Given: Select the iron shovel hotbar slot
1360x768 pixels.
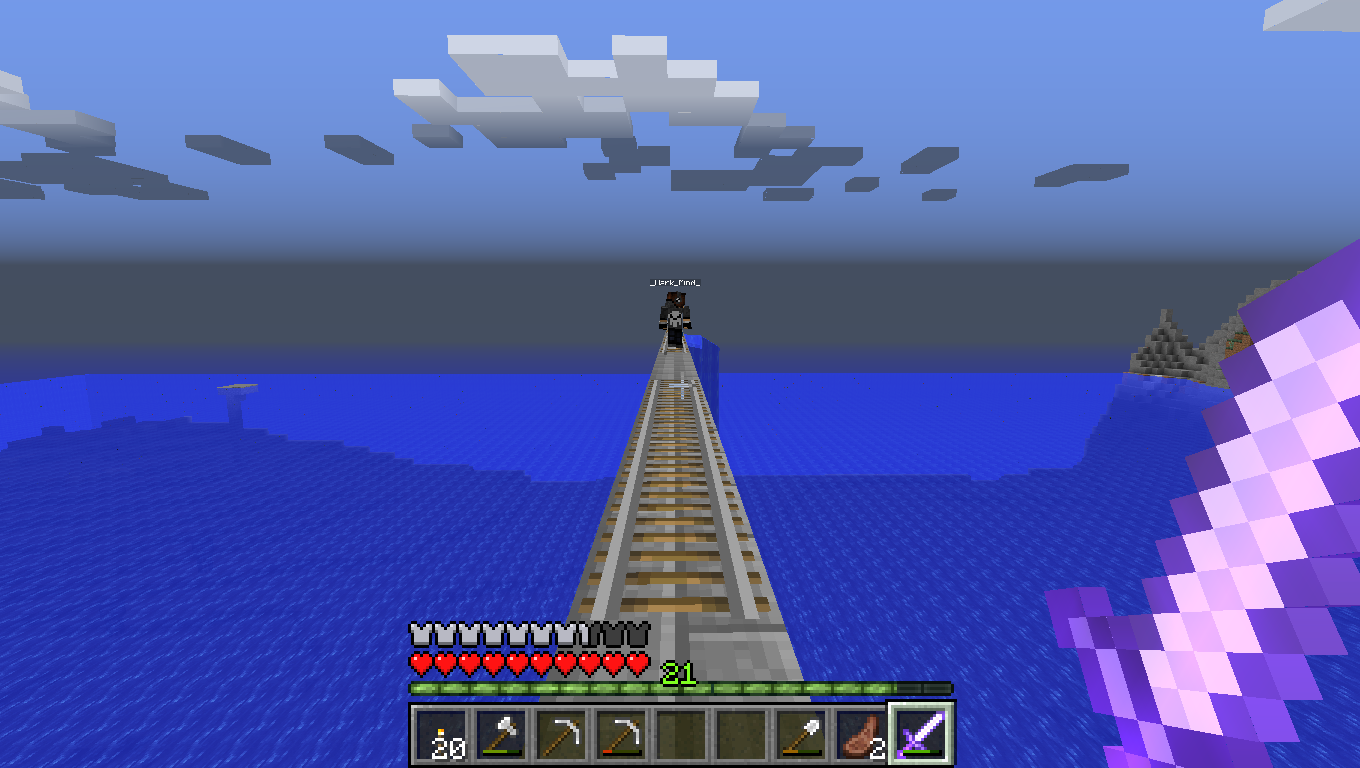Looking at the screenshot, I should pyautogui.click(x=801, y=736).
